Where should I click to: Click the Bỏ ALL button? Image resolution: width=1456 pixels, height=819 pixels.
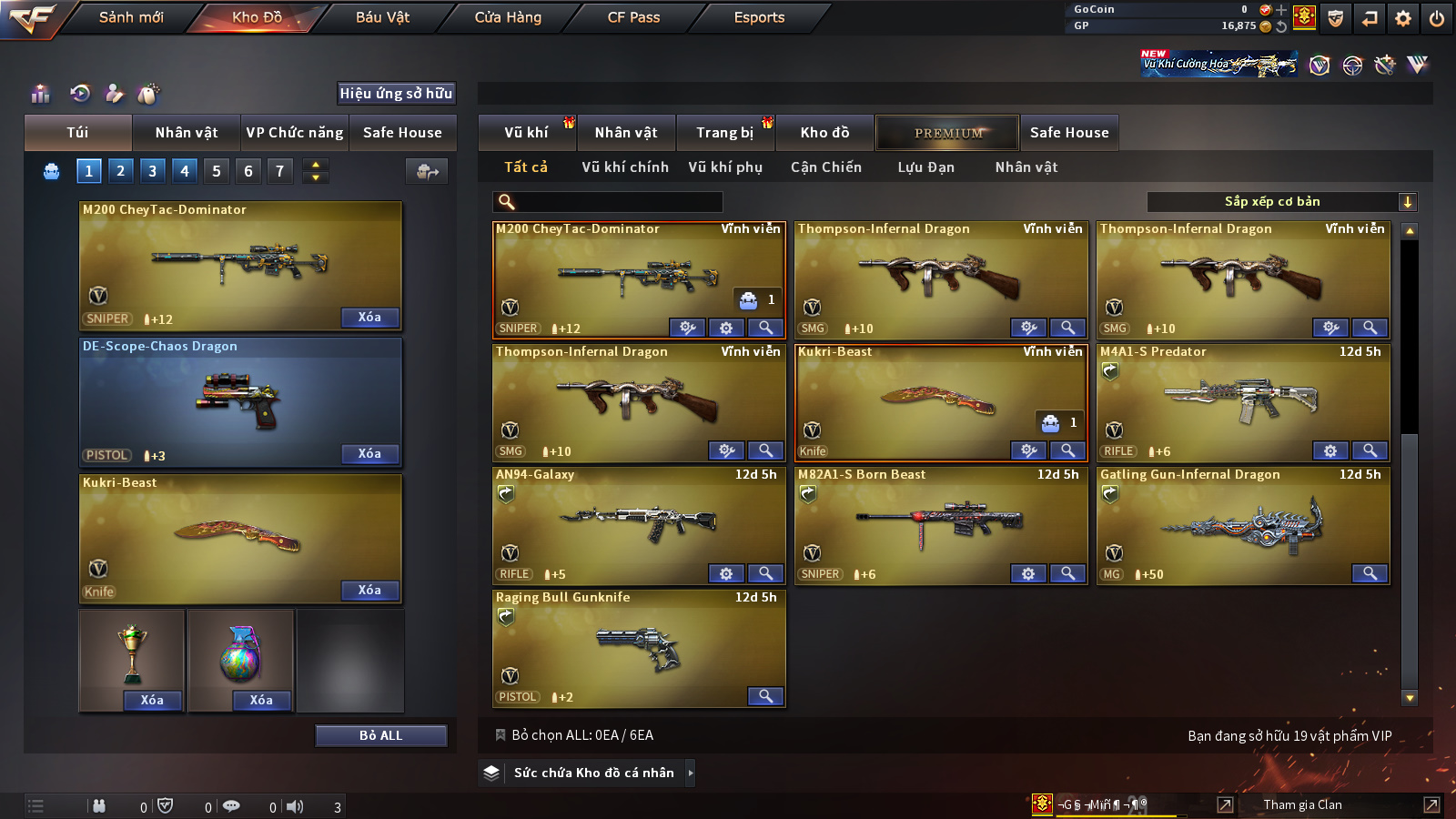[x=380, y=735]
